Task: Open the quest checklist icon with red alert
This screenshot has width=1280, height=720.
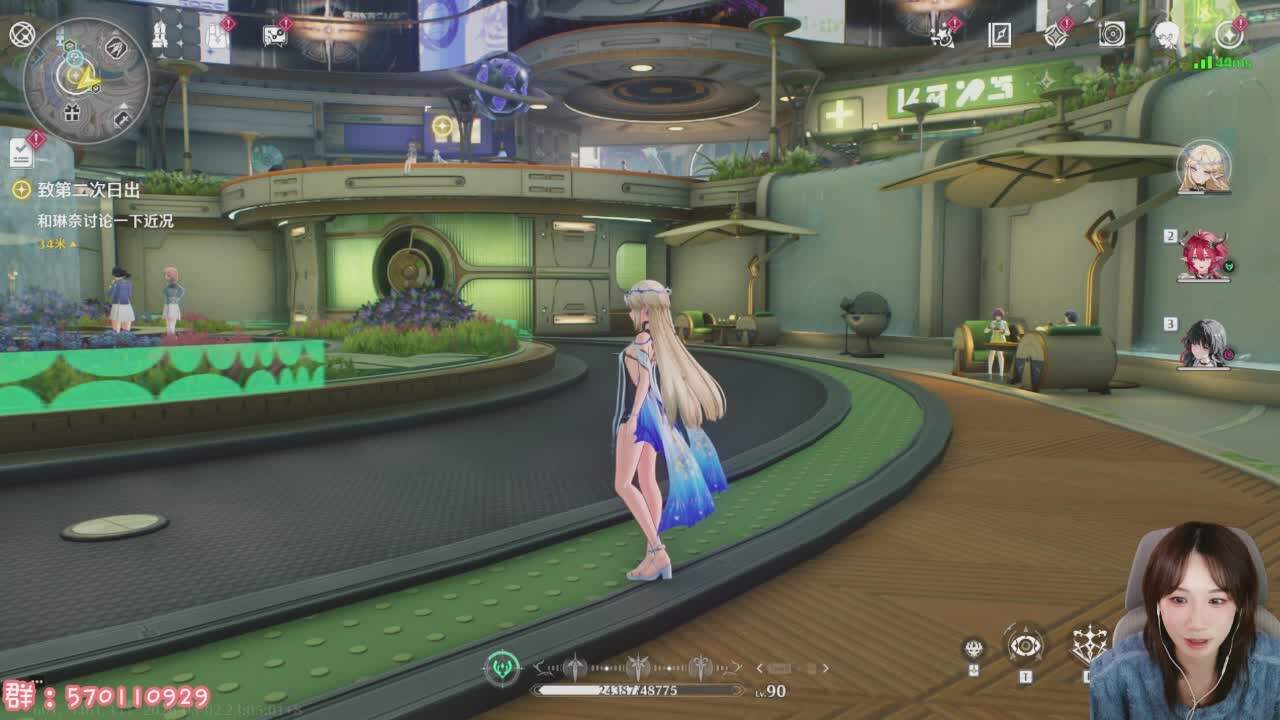Action: click(x=21, y=152)
